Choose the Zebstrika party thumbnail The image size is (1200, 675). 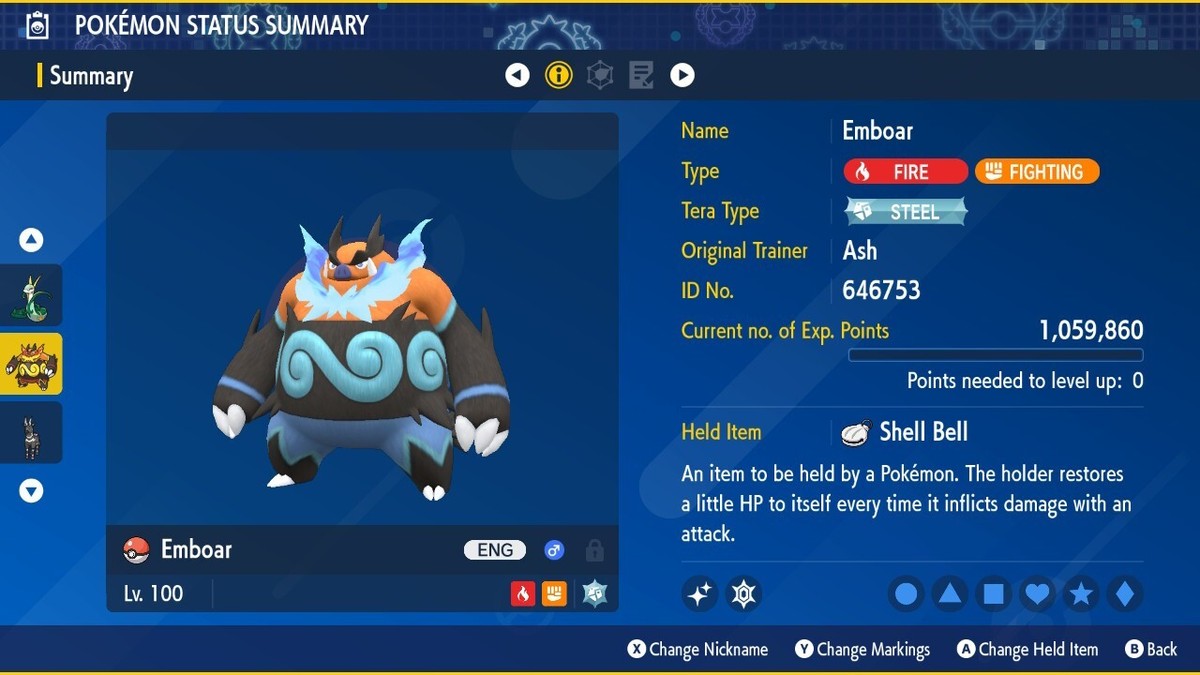[31, 433]
